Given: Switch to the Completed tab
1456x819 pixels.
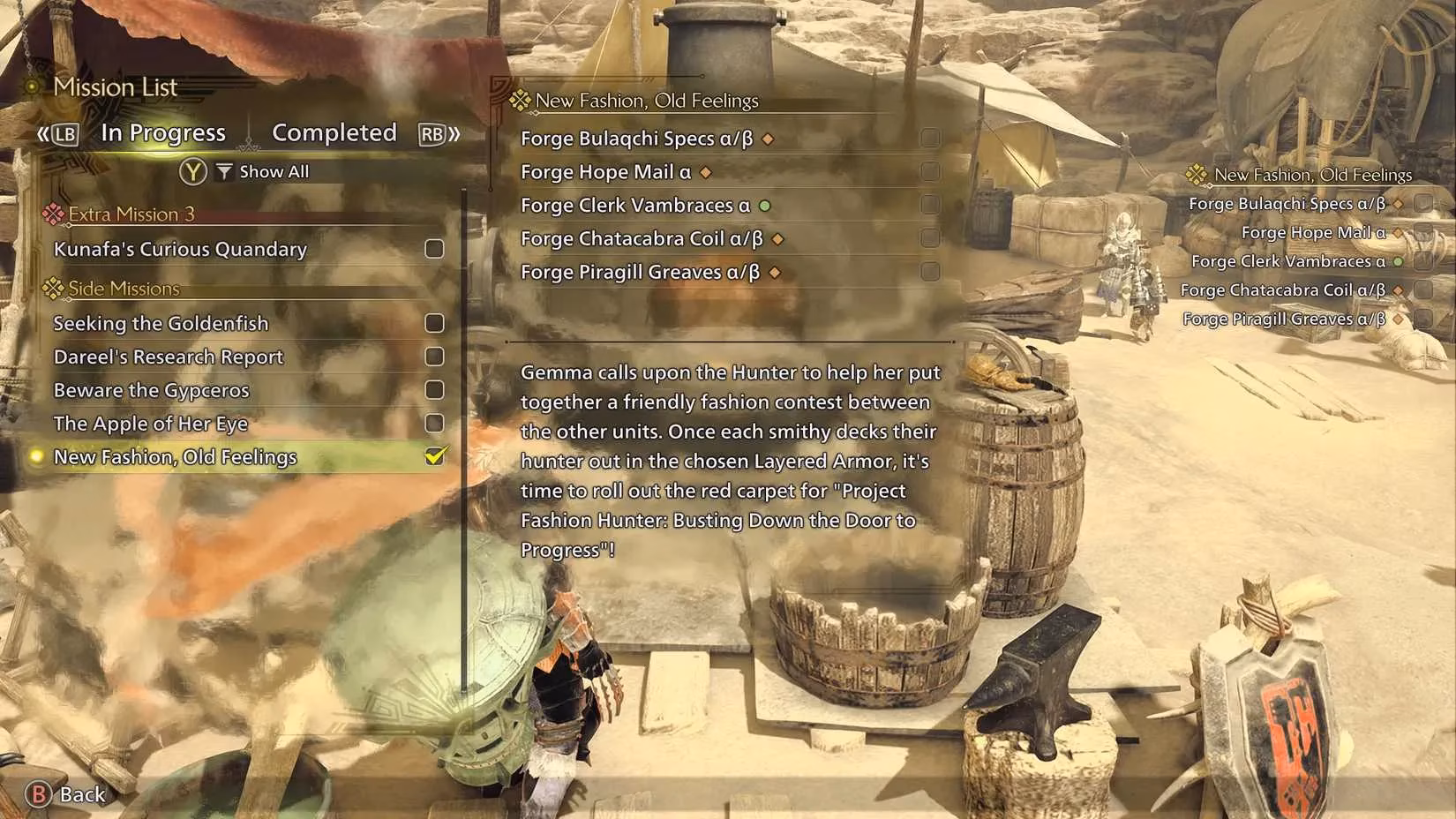Looking at the screenshot, I should coord(334,132).
